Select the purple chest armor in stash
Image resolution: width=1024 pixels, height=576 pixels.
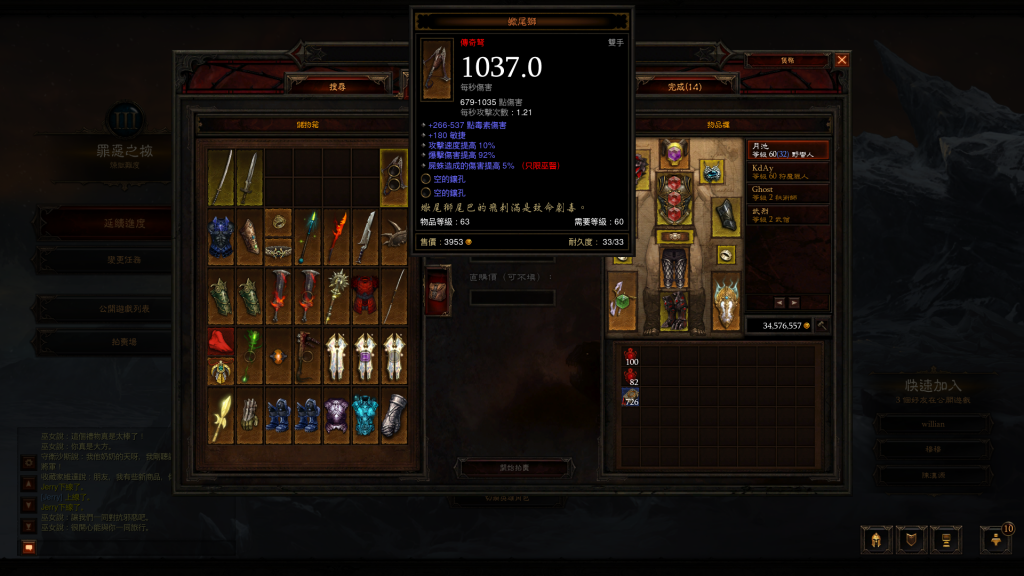click(x=337, y=415)
